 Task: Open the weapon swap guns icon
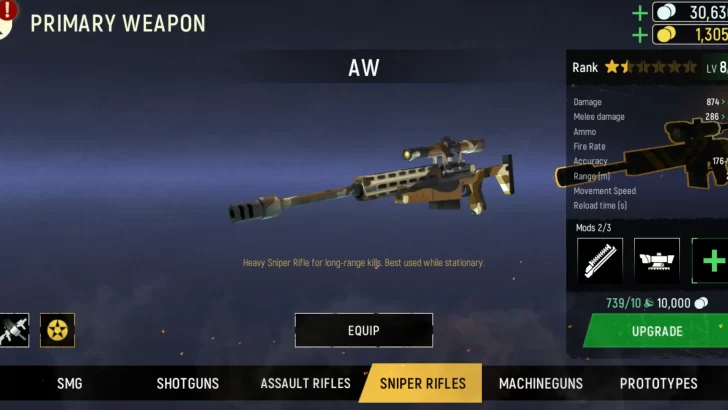point(13,330)
